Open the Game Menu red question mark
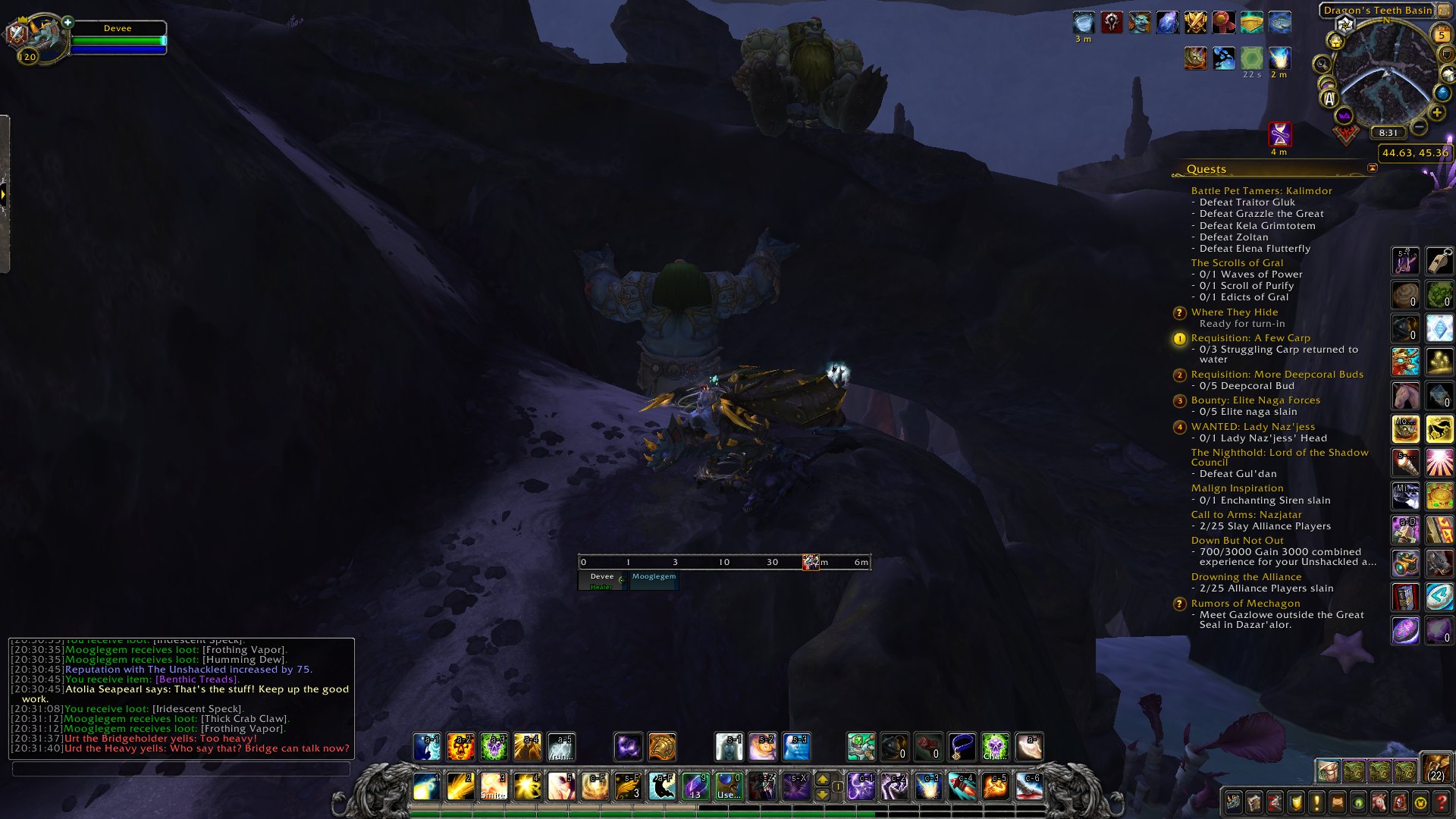The image size is (1456, 819). pos(1441,802)
